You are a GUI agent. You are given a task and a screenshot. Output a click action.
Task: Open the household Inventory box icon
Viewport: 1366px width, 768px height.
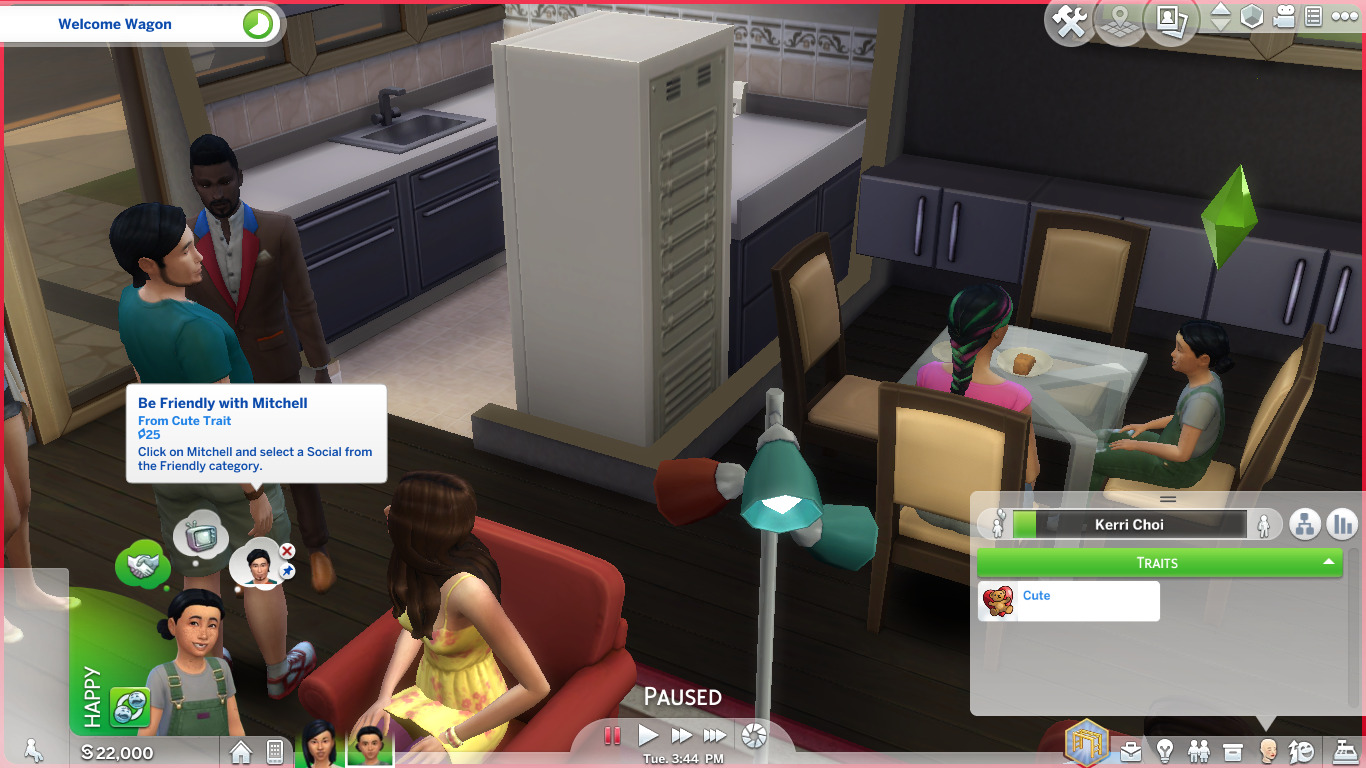coord(1232,750)
